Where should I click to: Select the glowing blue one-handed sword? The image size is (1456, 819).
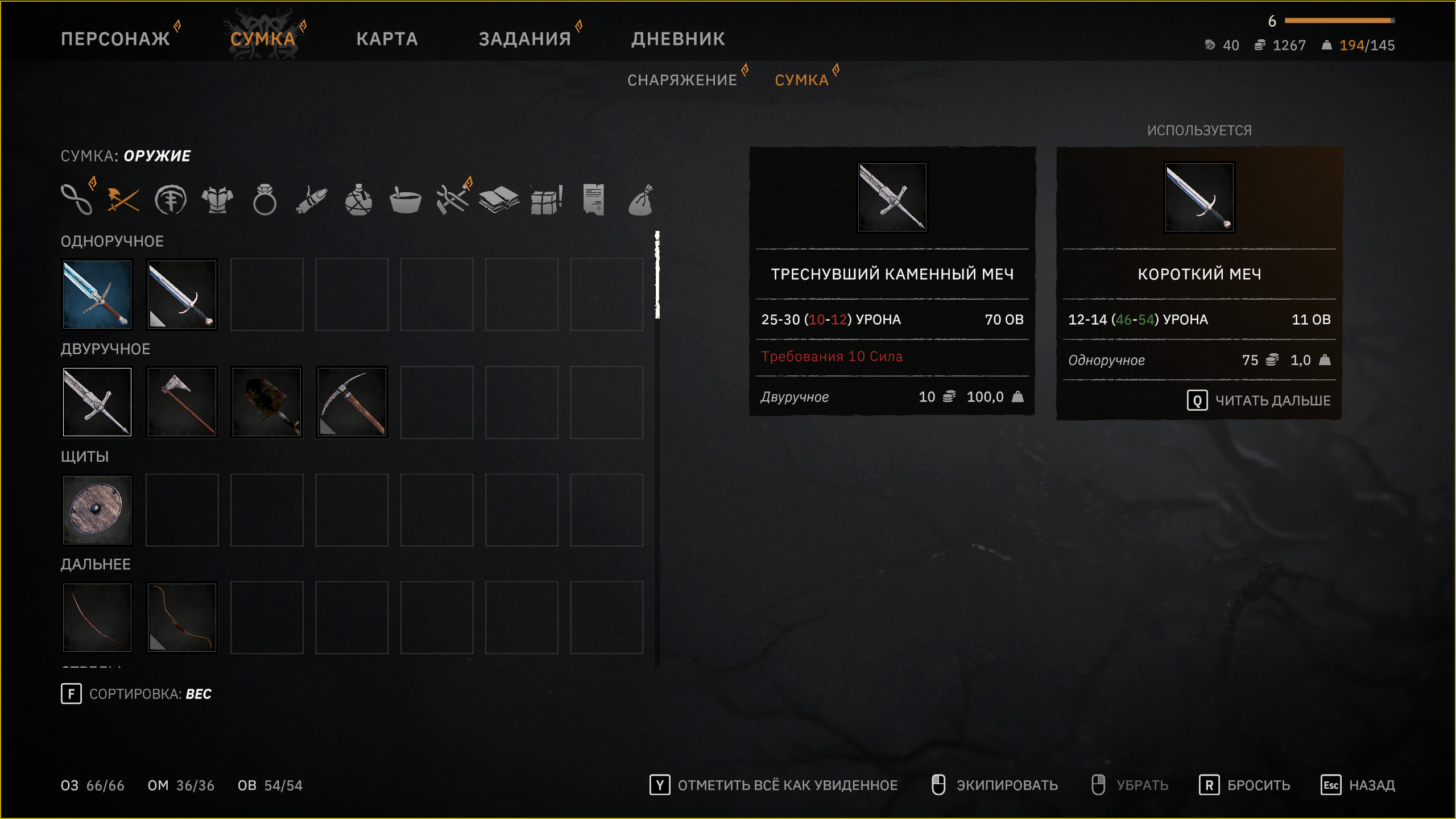97,295
